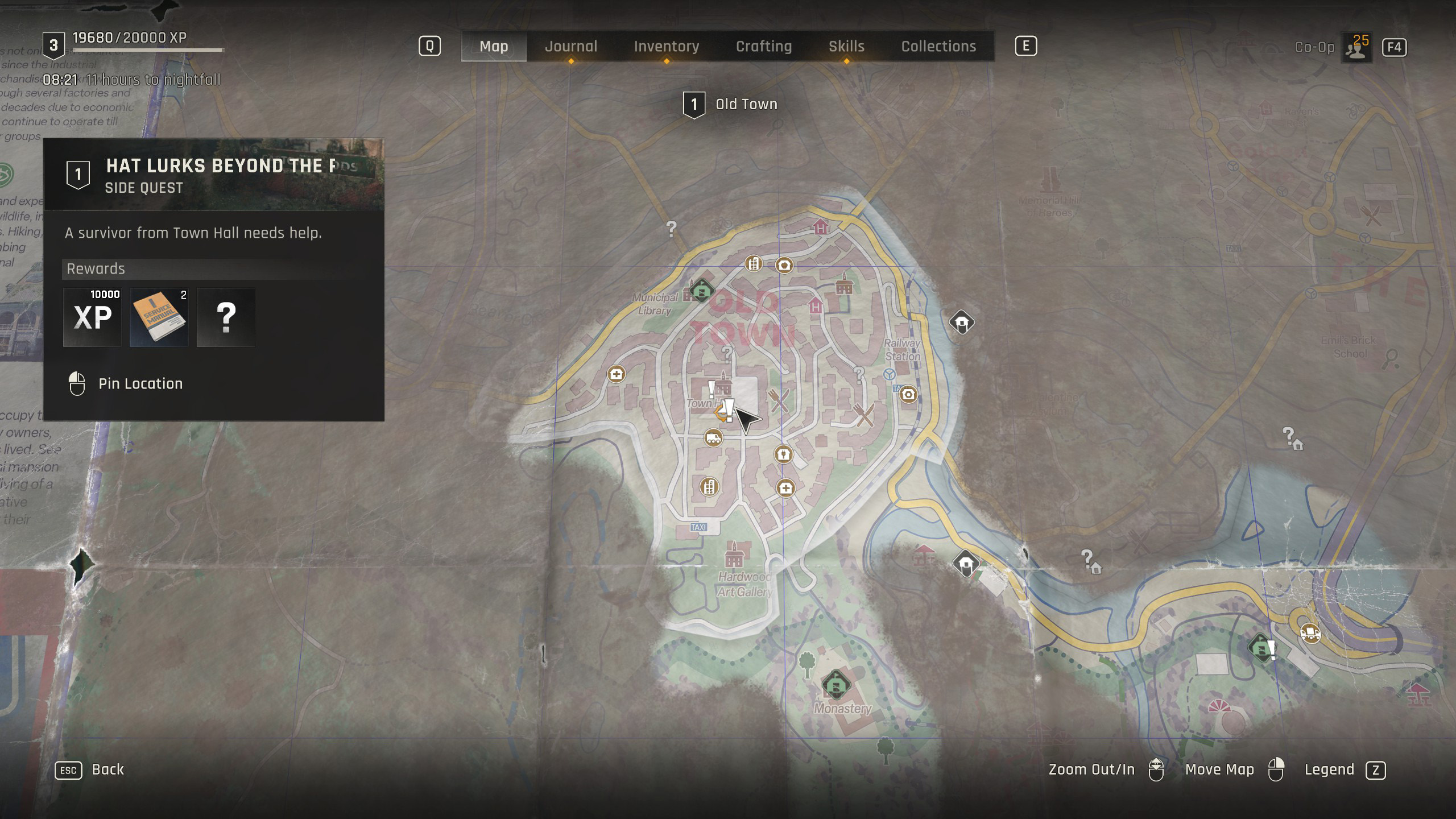Viewport: 1456px width, 819px height.
Task: Select the Service Manual reward item
Action: [x=159, y=317]
